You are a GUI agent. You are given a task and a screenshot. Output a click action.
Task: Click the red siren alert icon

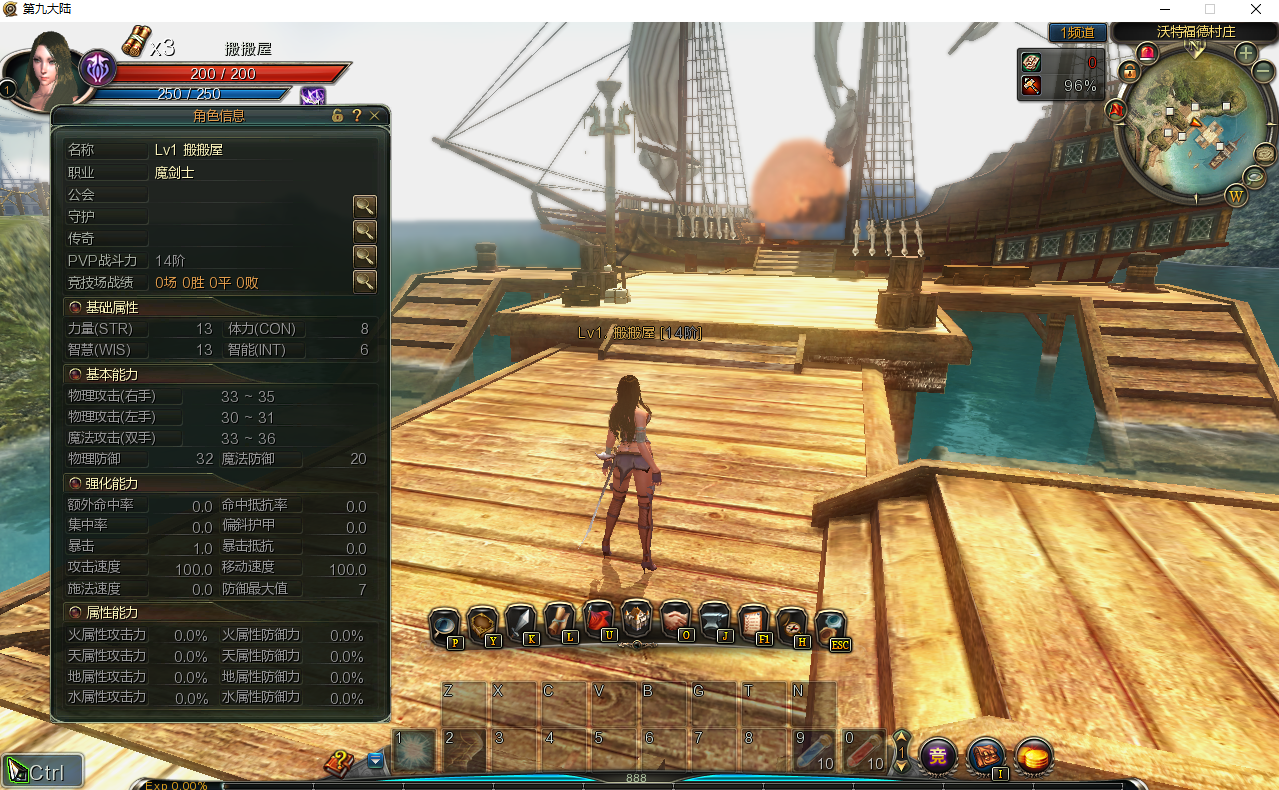click(x=1146, y=51)
